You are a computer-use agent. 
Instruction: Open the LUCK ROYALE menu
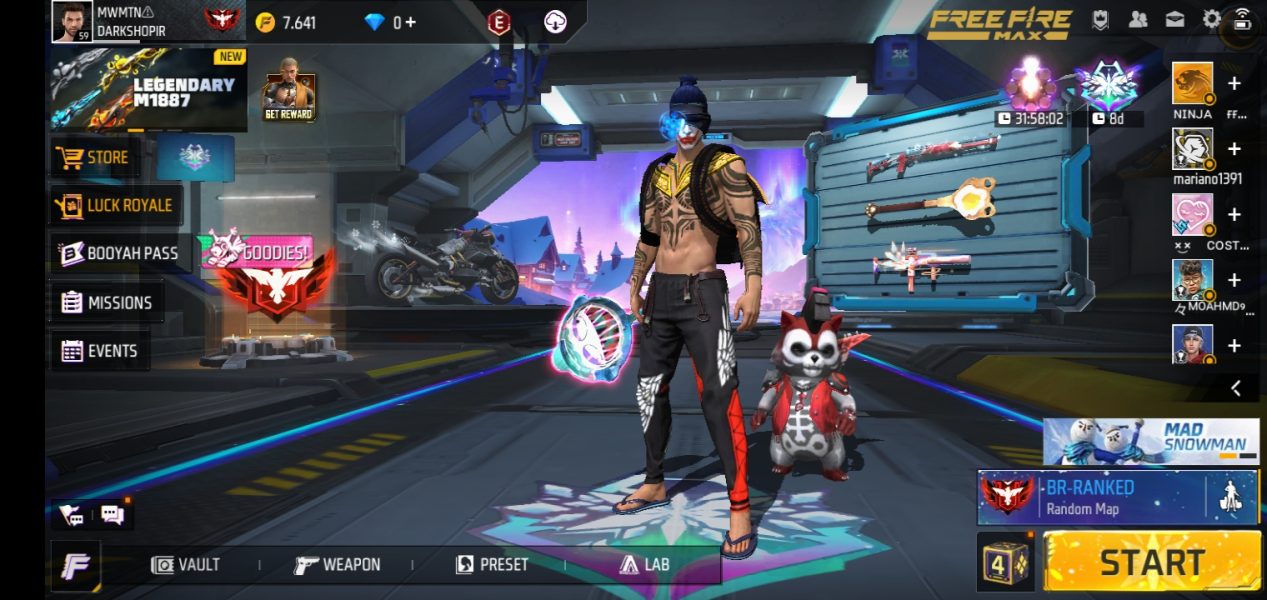(116, 205)
